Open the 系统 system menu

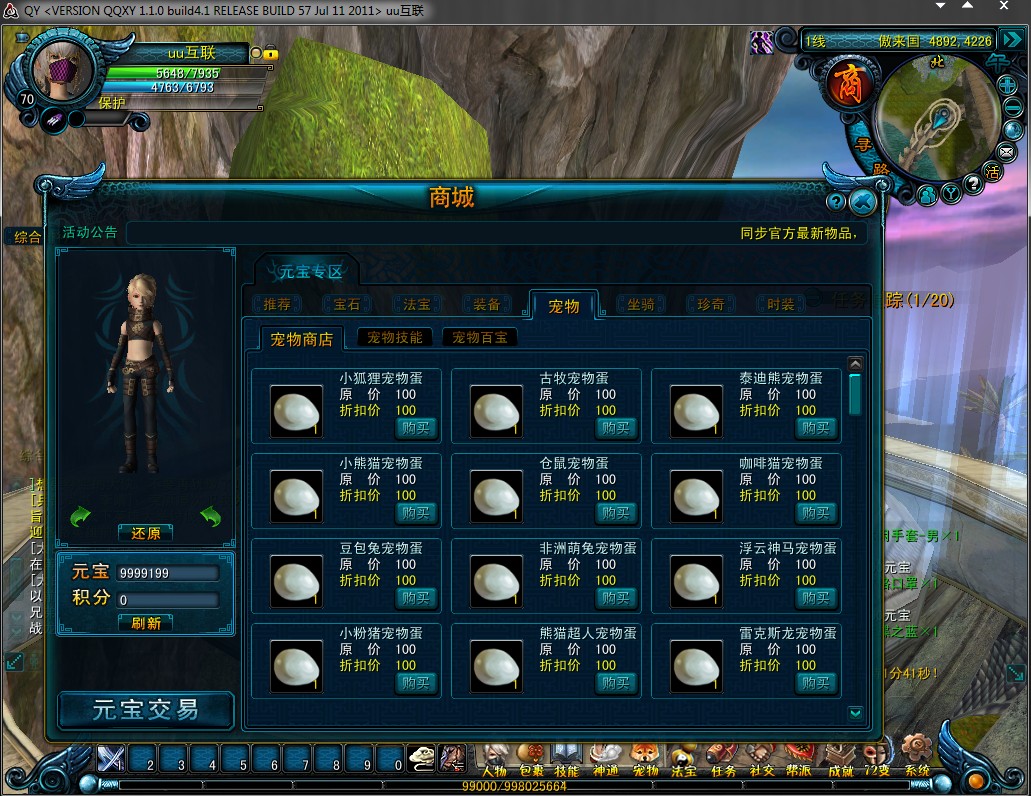click(916, 757)
